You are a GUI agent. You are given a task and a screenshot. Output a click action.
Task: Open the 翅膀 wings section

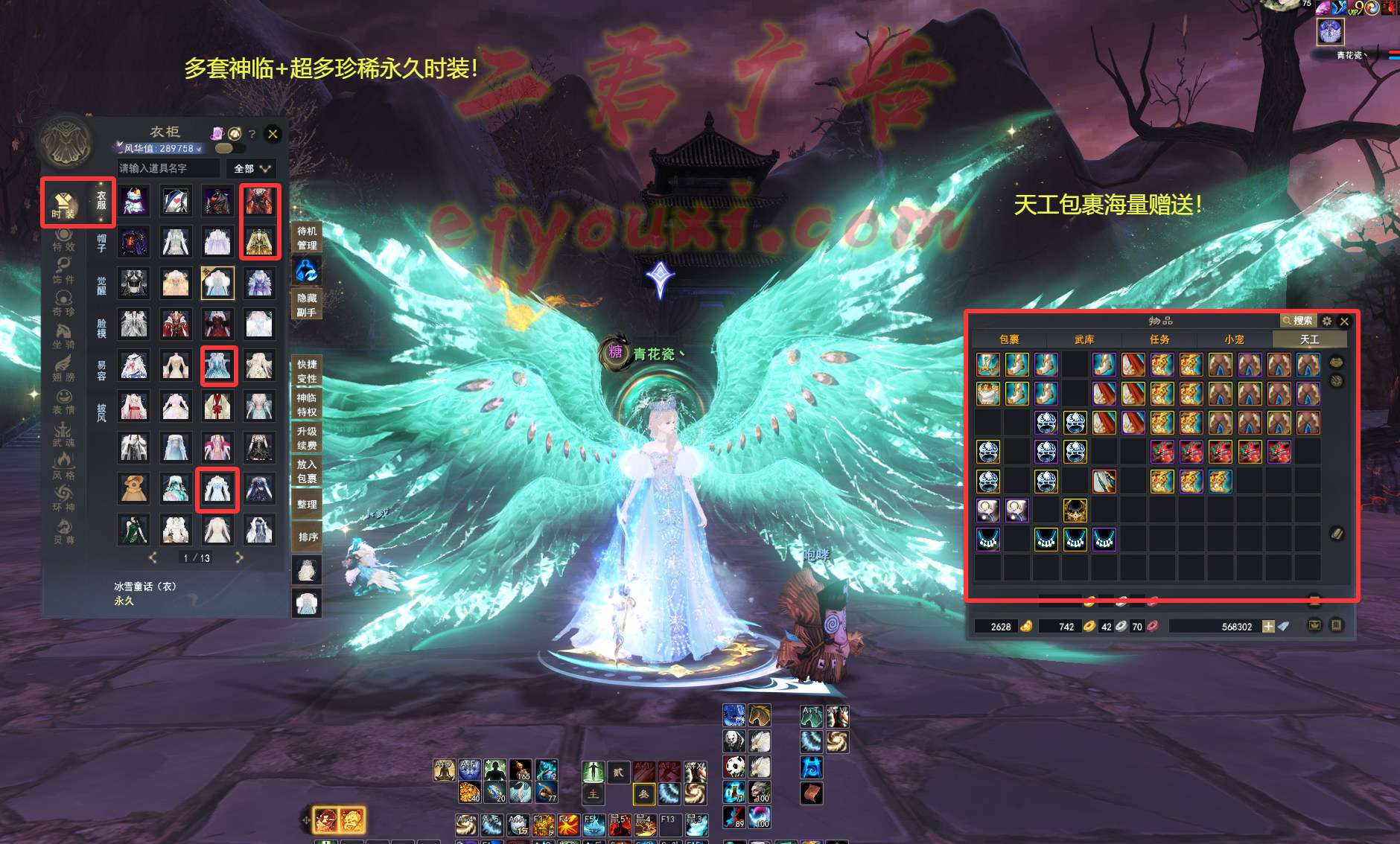click(x=63, y=369)
